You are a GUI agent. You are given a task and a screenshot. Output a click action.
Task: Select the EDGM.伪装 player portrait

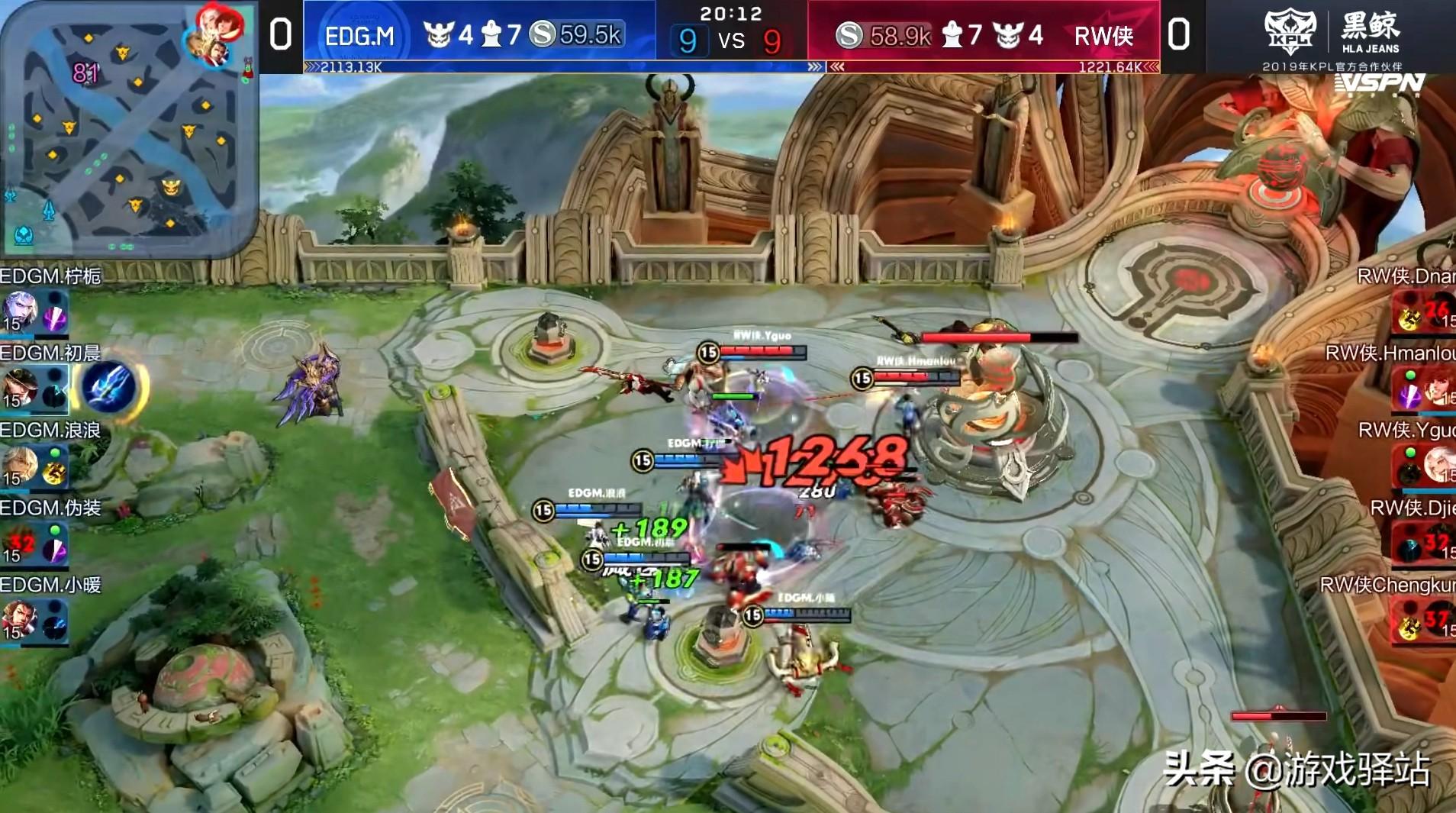[18, 543]
